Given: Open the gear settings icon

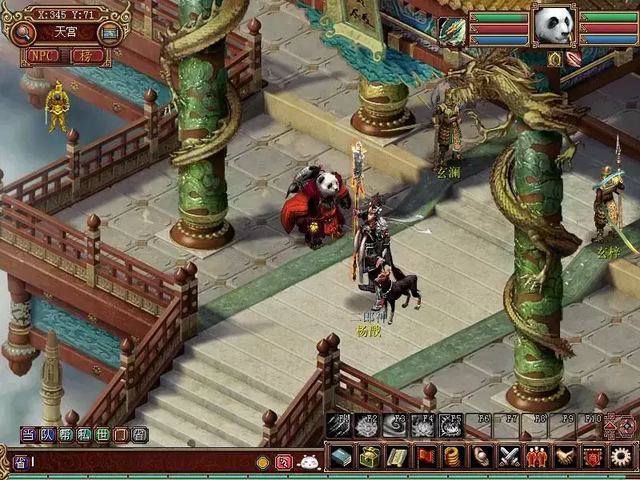Looking at the screenshot, I should point(621,457).
